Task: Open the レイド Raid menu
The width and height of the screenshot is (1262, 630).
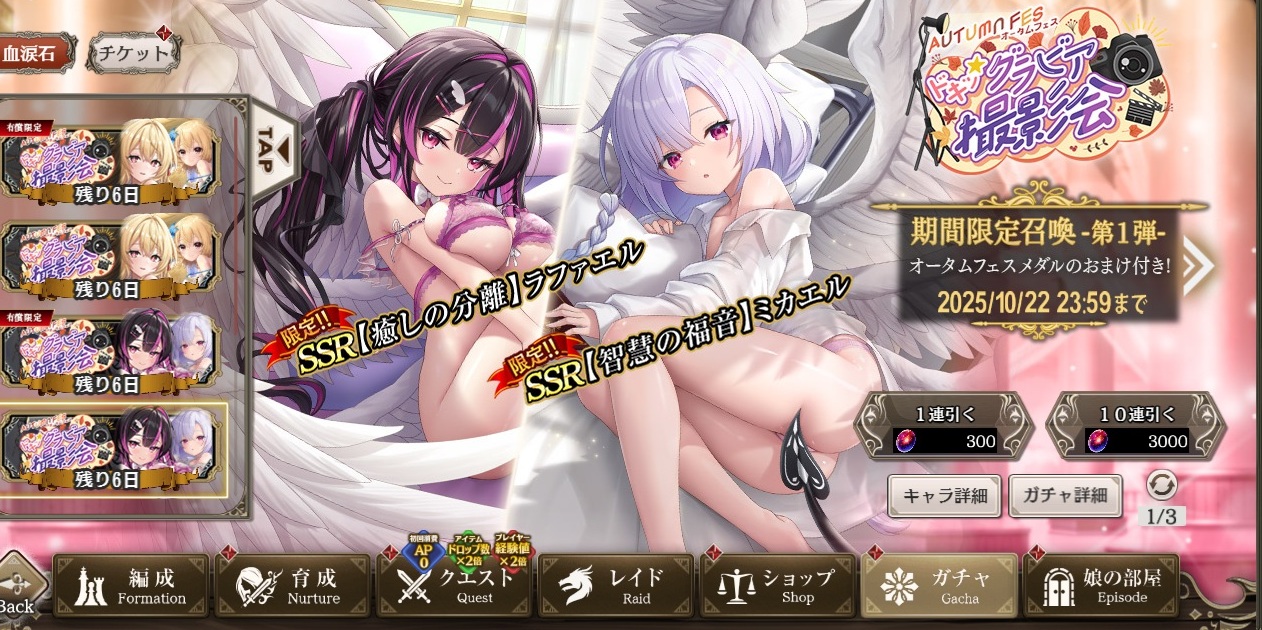Action: point(616,586)
